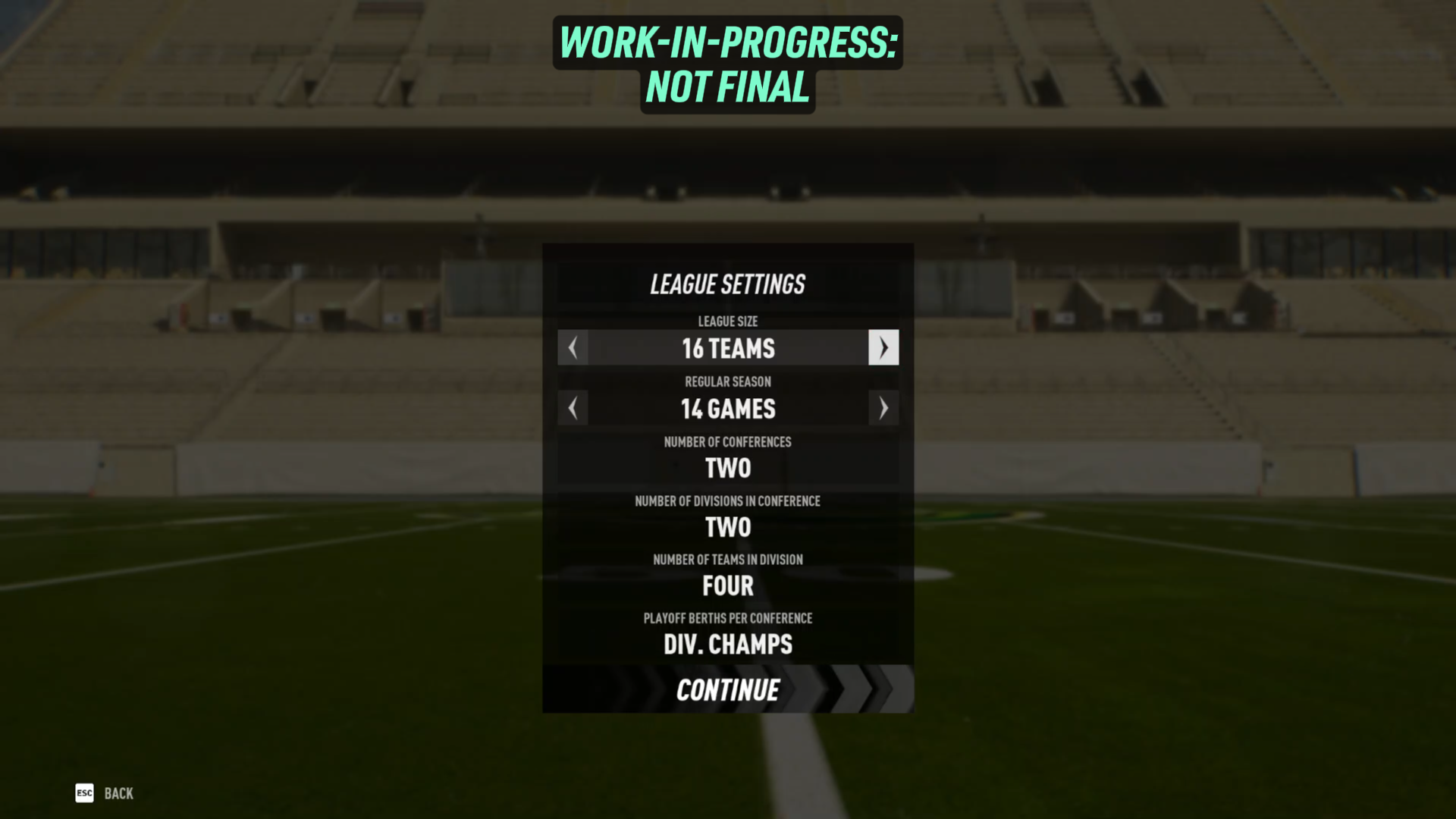Screen dimensions: 1456x819
Task: Select the 16 Teams league size row
Action: click(728, 348)
